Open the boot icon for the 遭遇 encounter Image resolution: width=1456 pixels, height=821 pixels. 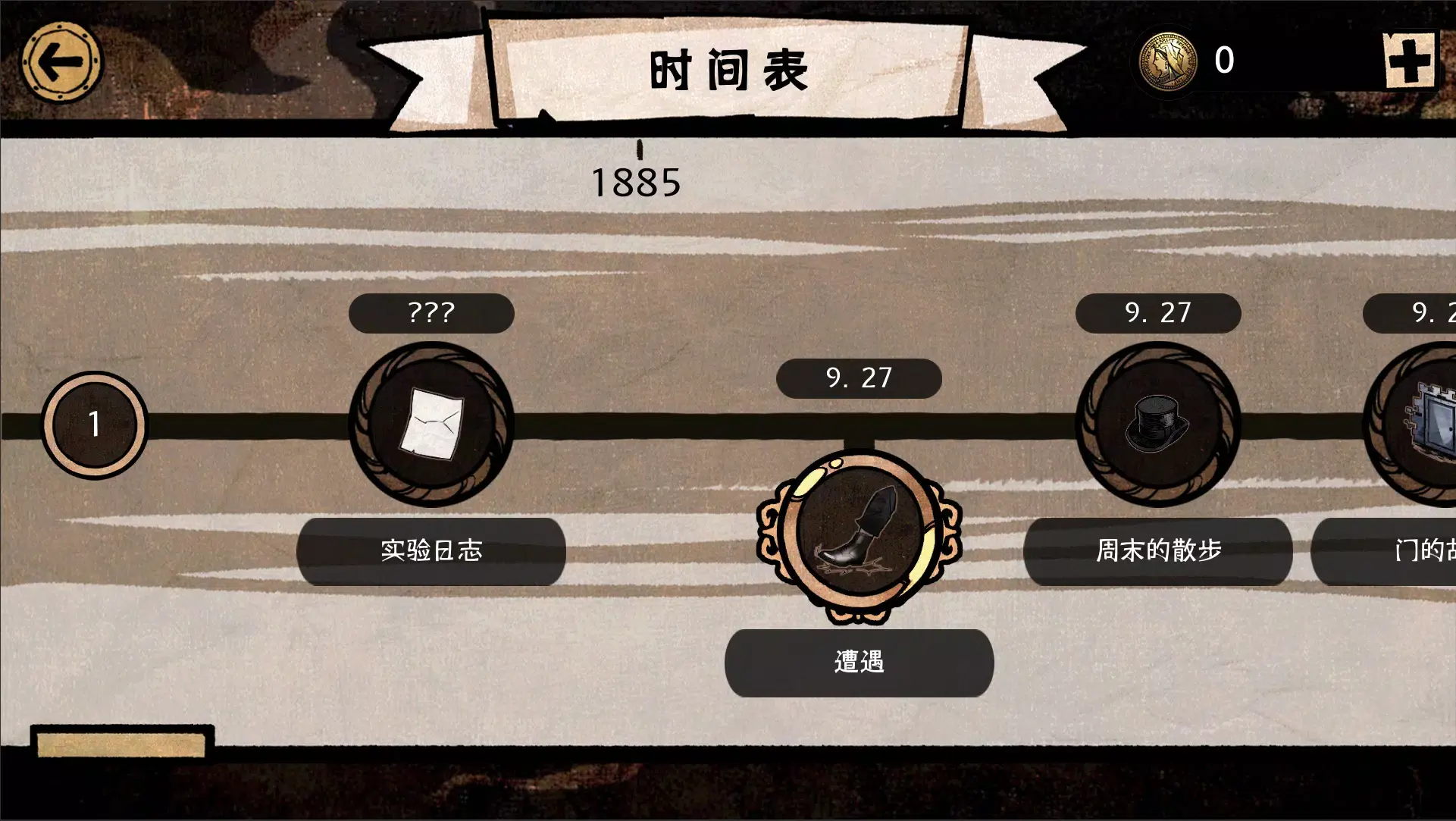tap(859, 531)
